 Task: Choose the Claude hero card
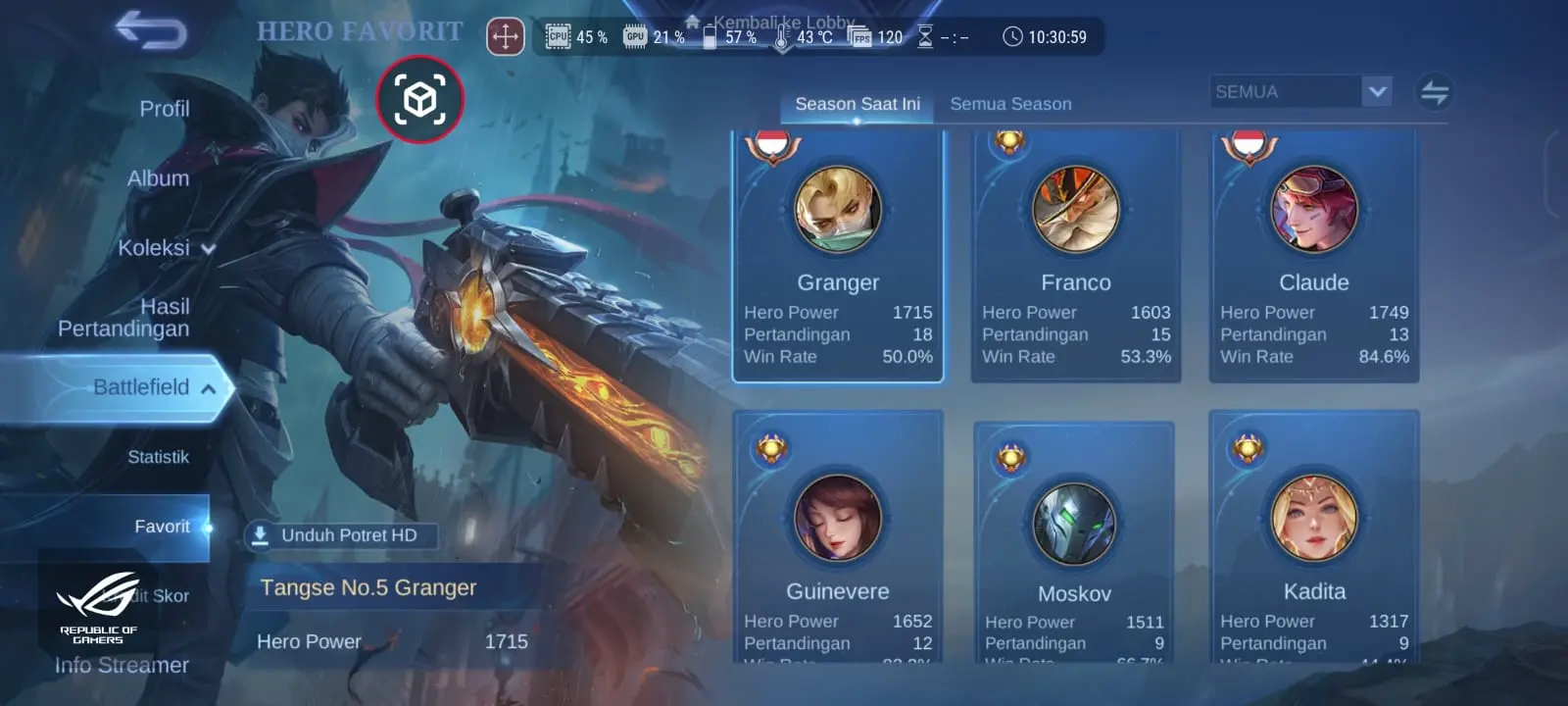1314,255
